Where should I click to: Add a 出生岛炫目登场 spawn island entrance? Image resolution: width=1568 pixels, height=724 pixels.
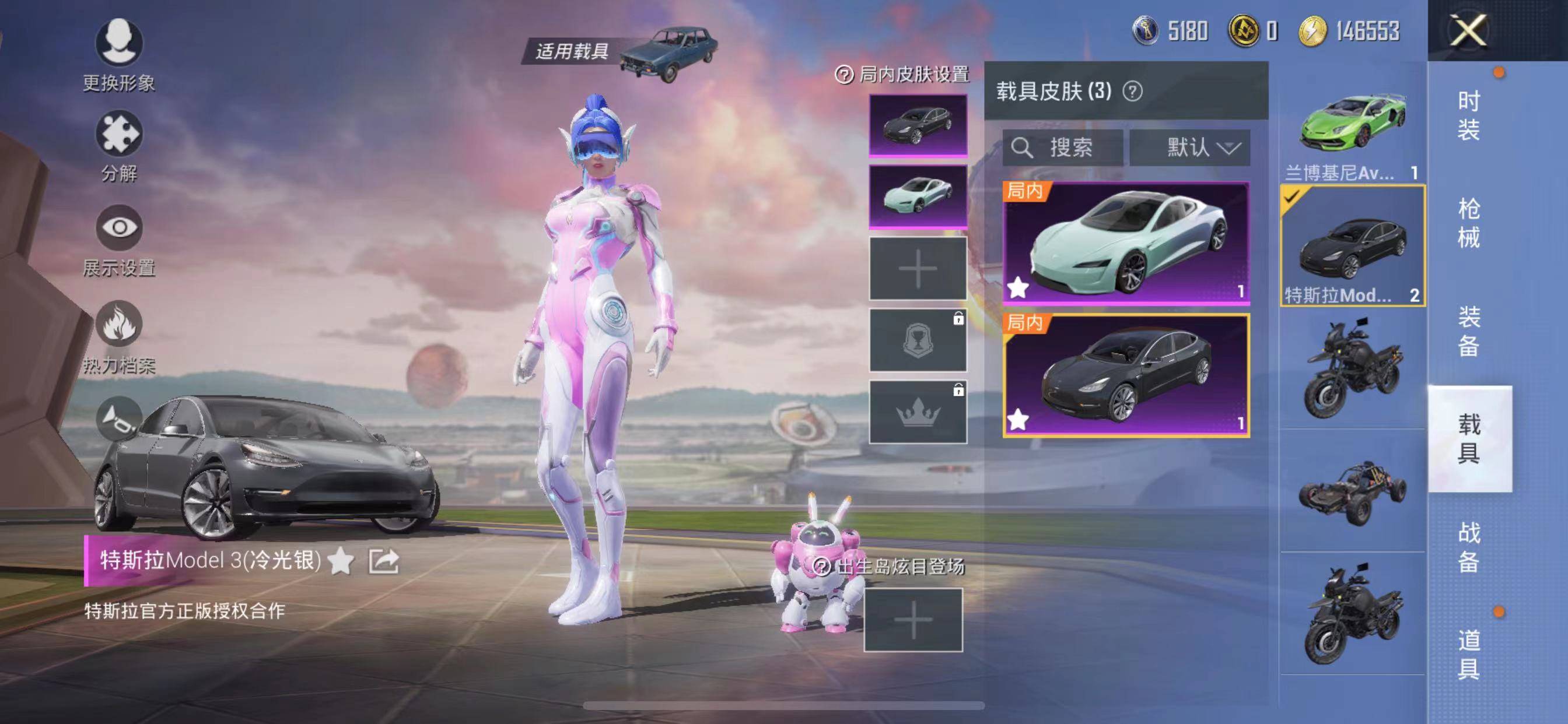point(913,620)
